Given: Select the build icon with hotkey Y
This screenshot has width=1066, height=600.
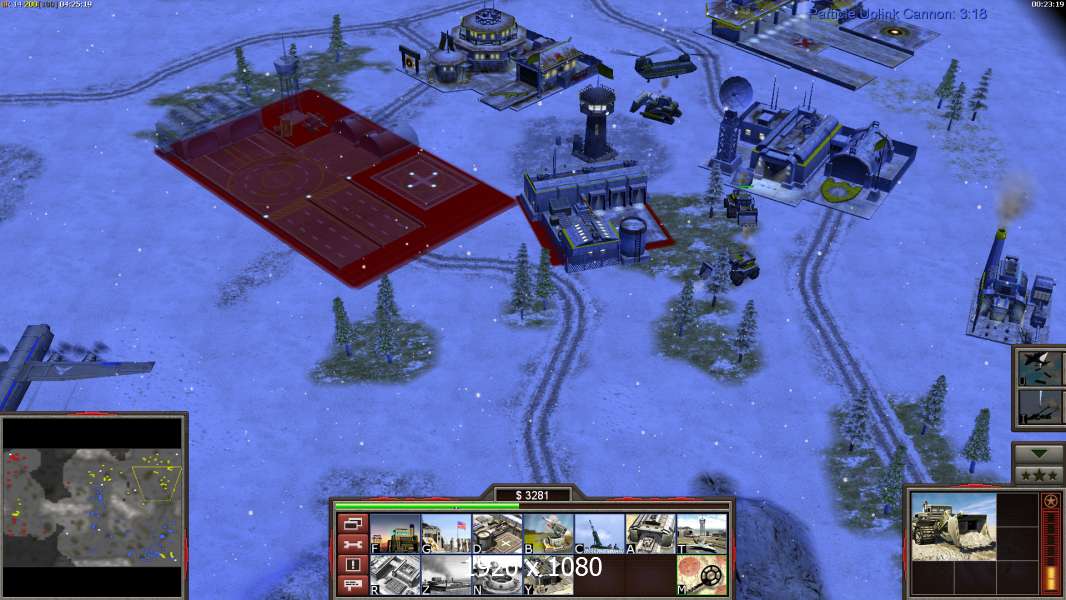Looking at the screenshot, I should 548,575.
